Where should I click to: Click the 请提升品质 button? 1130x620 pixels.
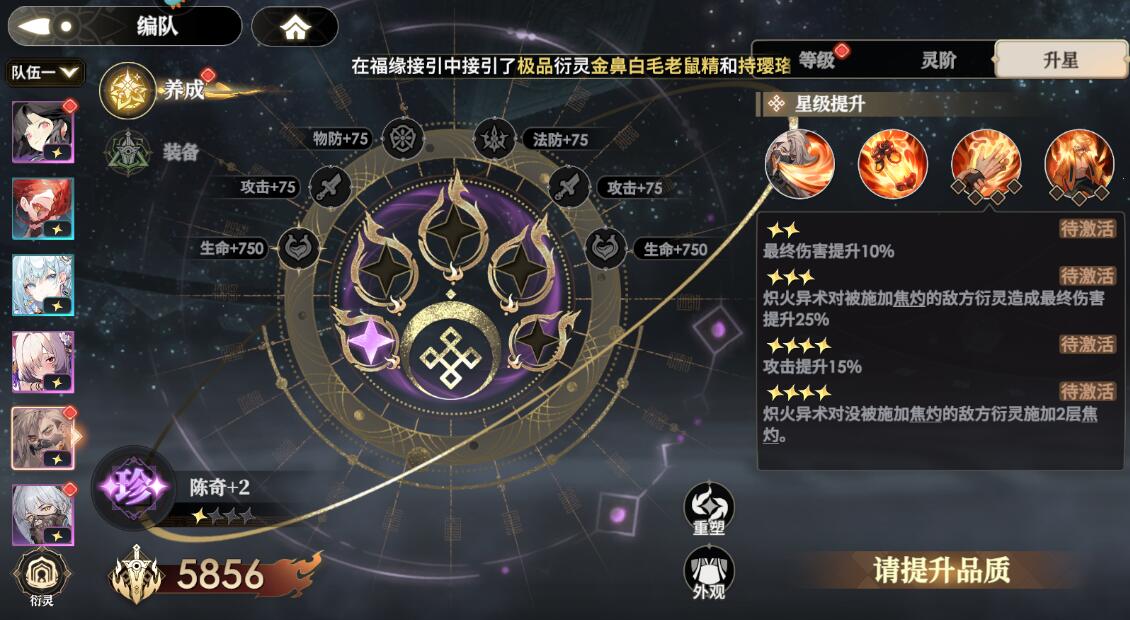pyautogui.click(x=941, y=571)
